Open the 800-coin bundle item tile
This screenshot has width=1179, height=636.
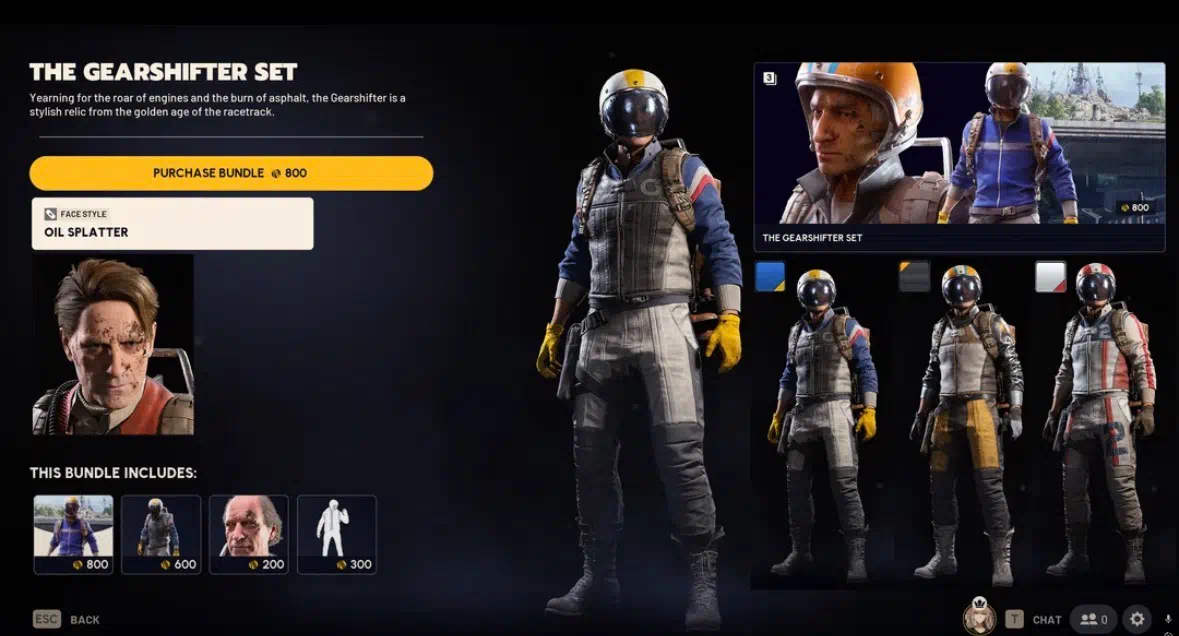point(73,534)
